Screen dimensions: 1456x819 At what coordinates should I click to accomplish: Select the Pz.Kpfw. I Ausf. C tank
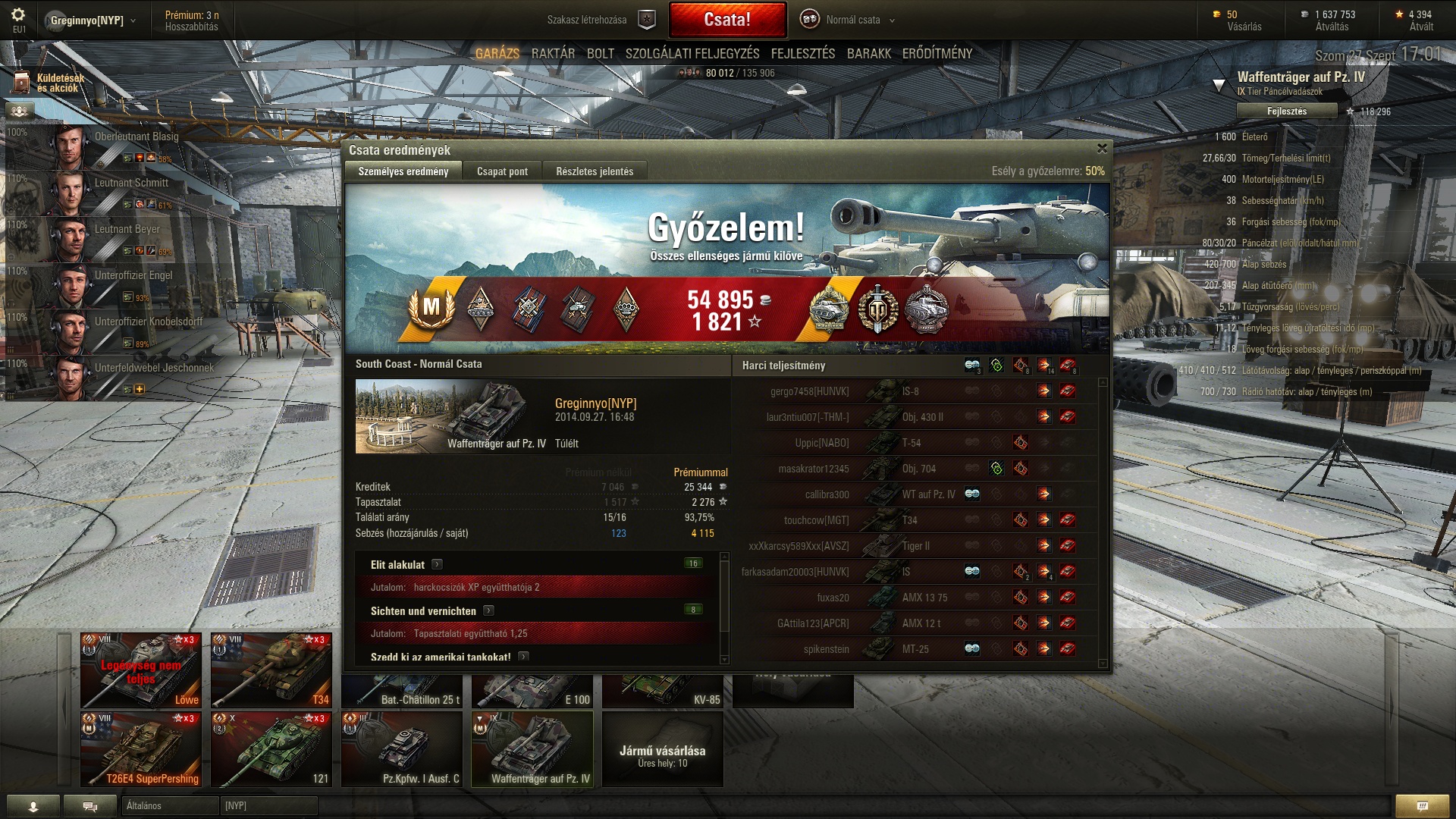402,748
